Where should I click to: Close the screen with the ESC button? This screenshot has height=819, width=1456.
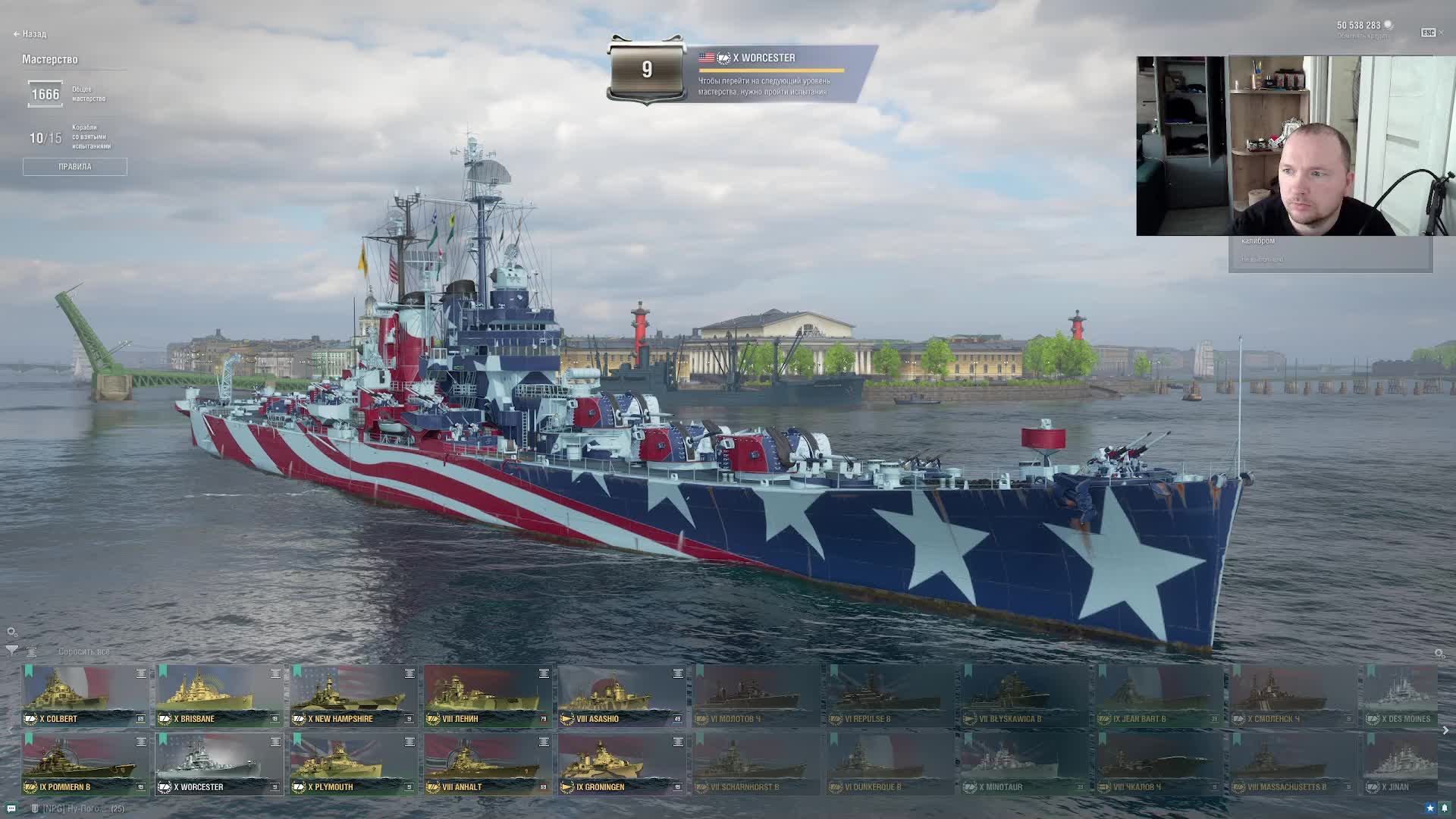(x=1428, y=33)
